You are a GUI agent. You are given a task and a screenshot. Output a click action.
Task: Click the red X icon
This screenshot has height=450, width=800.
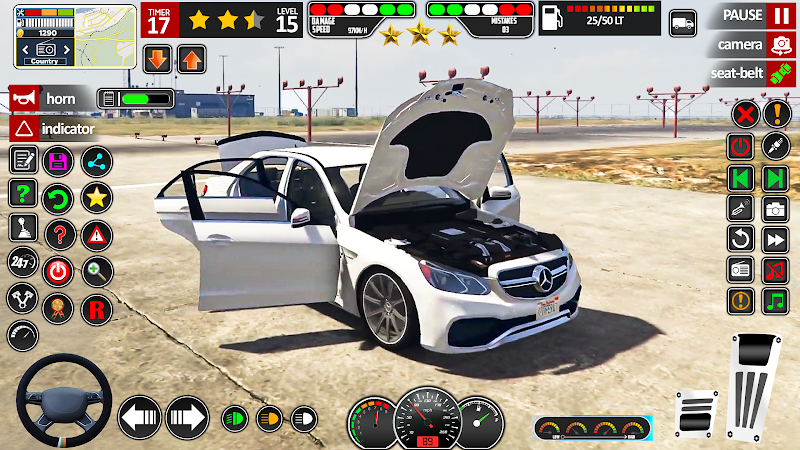pyautogui.click(x=742, y=114)
